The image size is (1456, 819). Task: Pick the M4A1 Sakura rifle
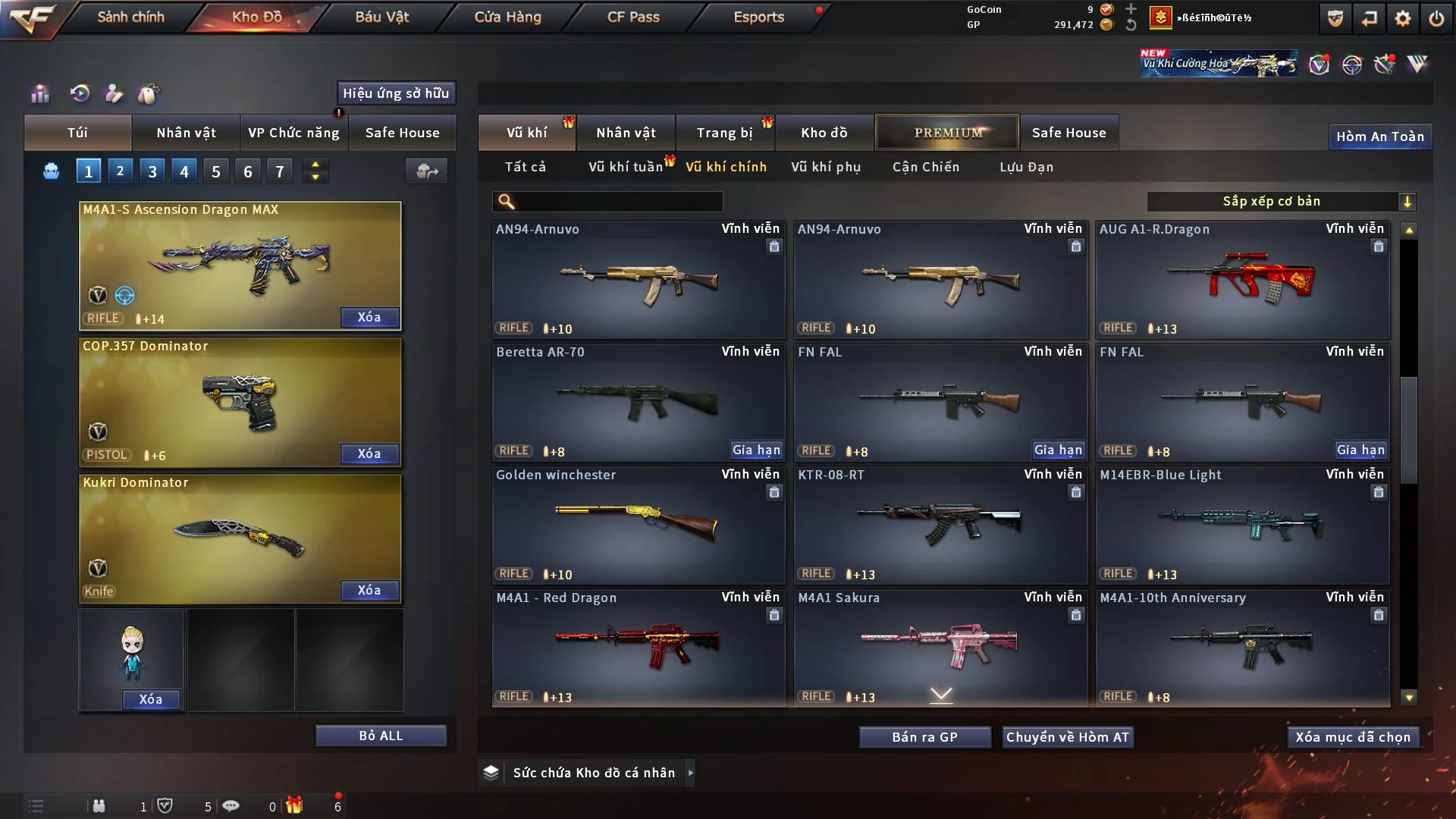[x=940, y=648]
